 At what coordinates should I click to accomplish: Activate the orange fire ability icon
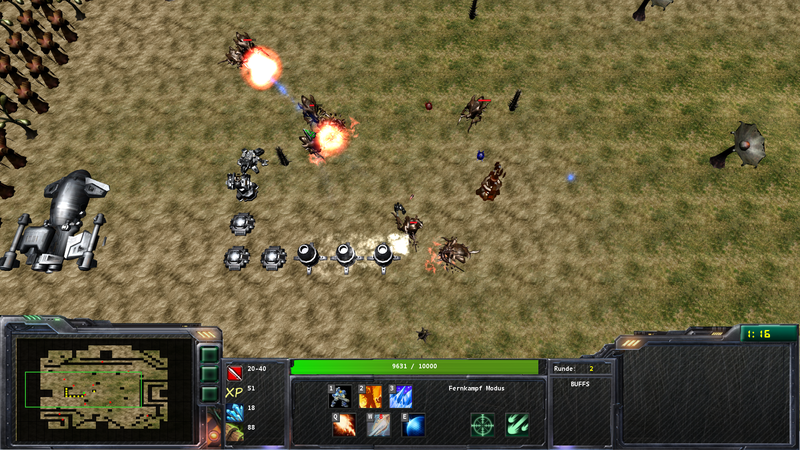371,397
